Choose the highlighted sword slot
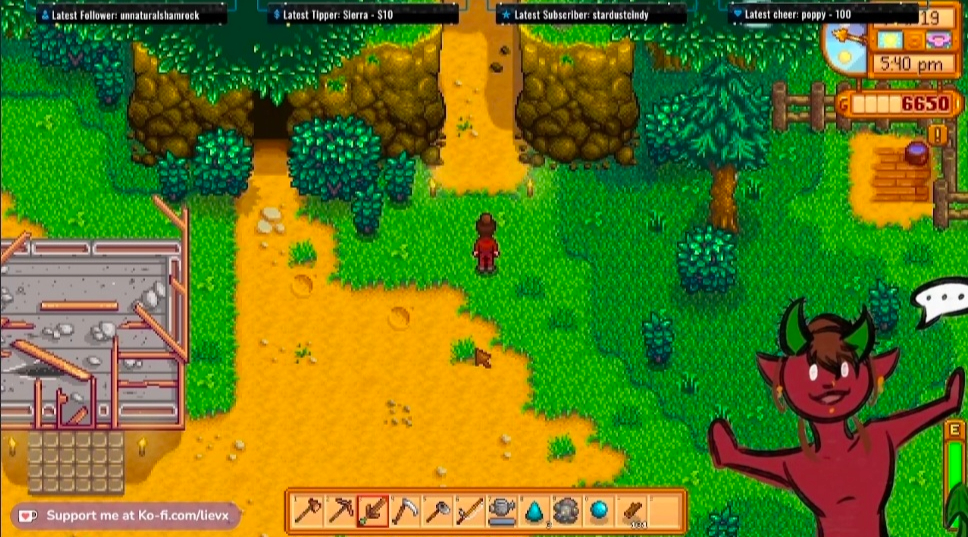Screen dimensions: 968x537 point(373,512)
